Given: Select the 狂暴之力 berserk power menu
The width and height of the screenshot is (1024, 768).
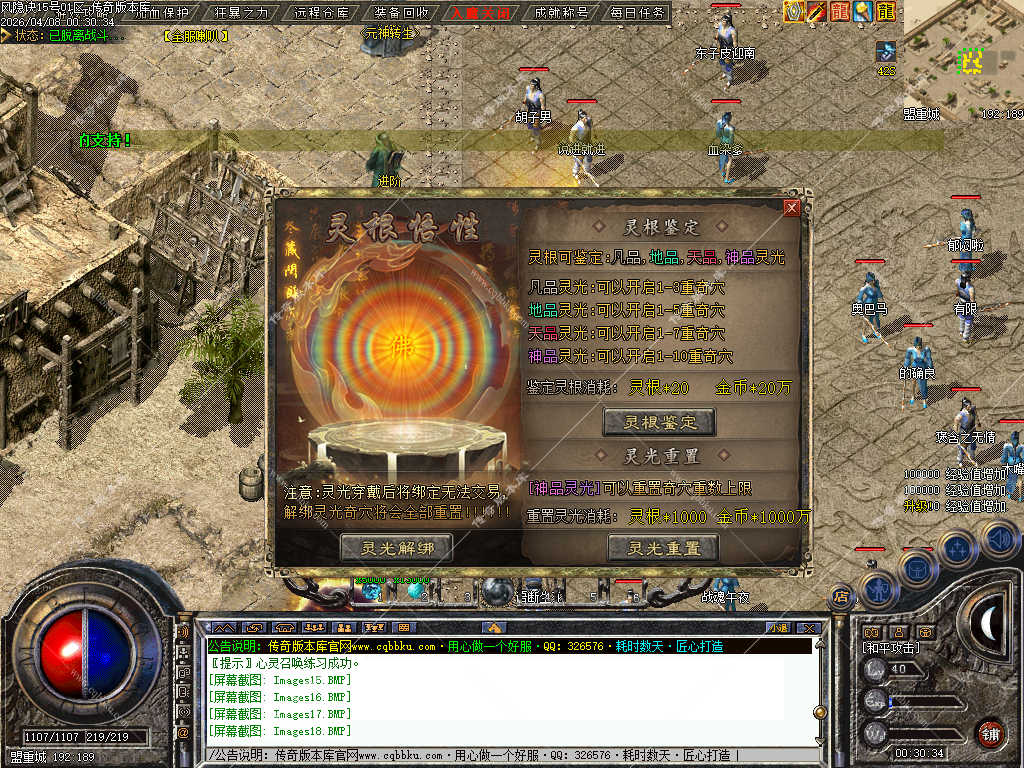Looking at the screenshot, I should (x=242, y=13).
